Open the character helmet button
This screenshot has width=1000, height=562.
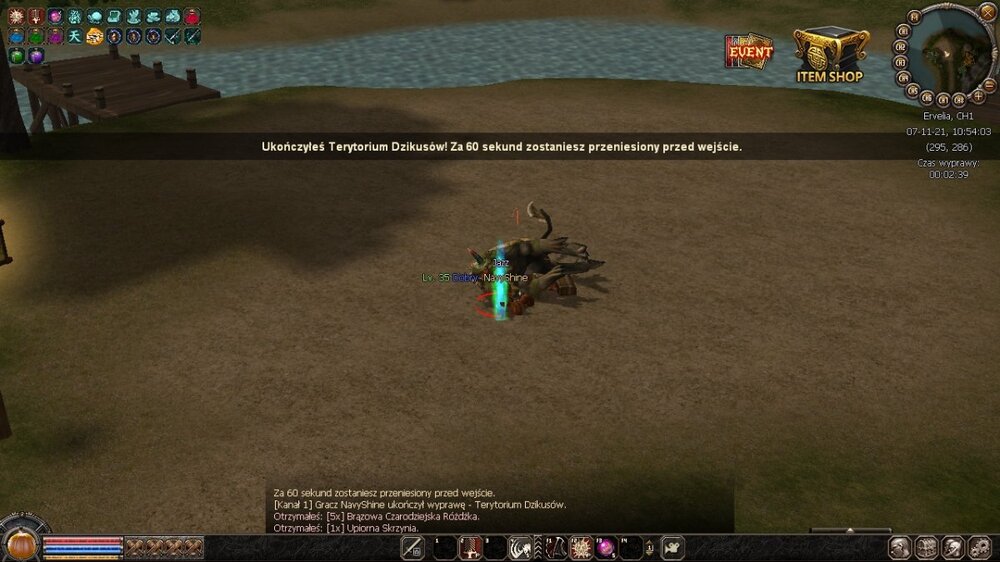pos(900,548)
